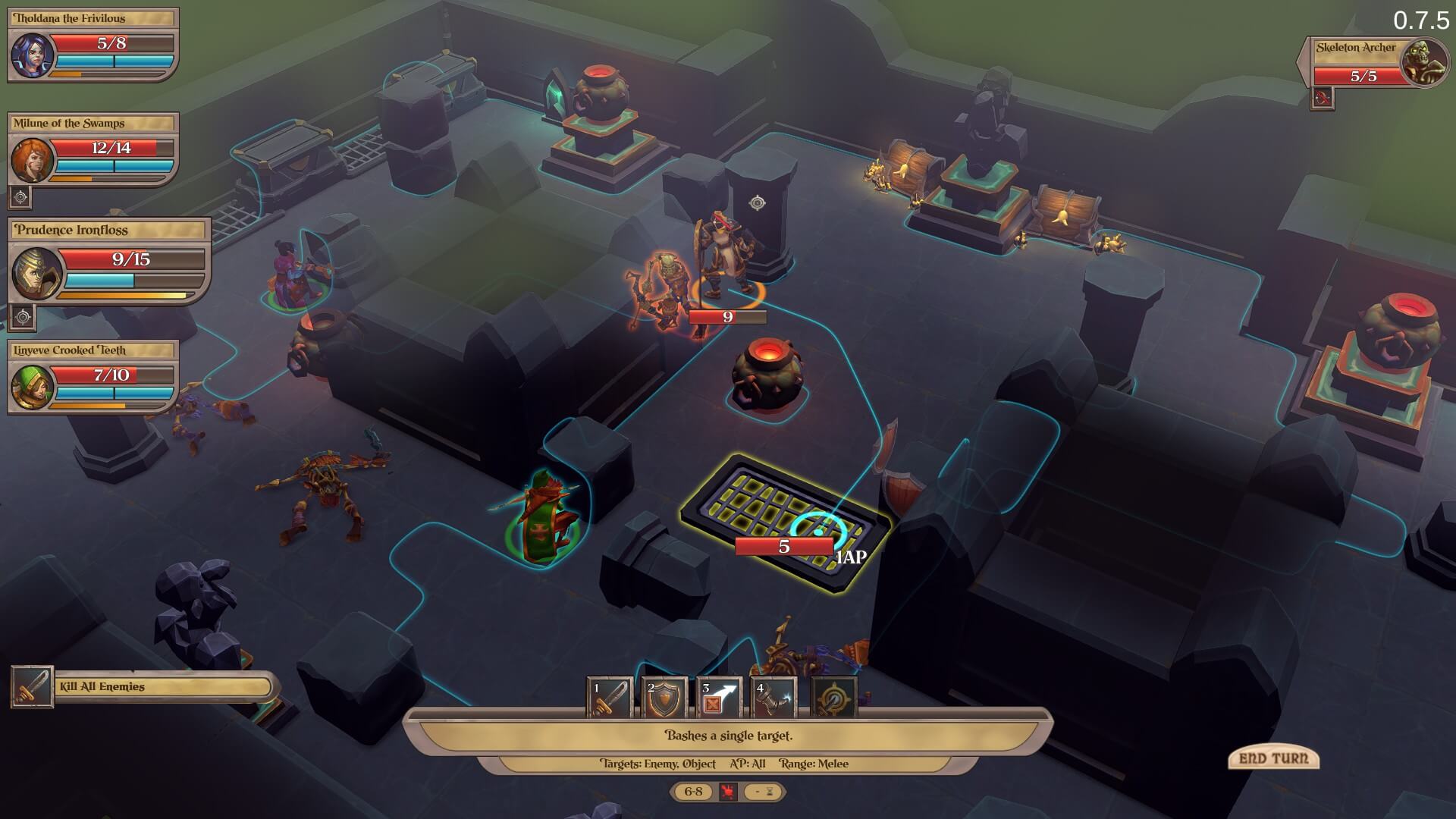Screen dimensions: 1456x819
Task: Select Milune of the Swamps portrait
Action: 33,160
